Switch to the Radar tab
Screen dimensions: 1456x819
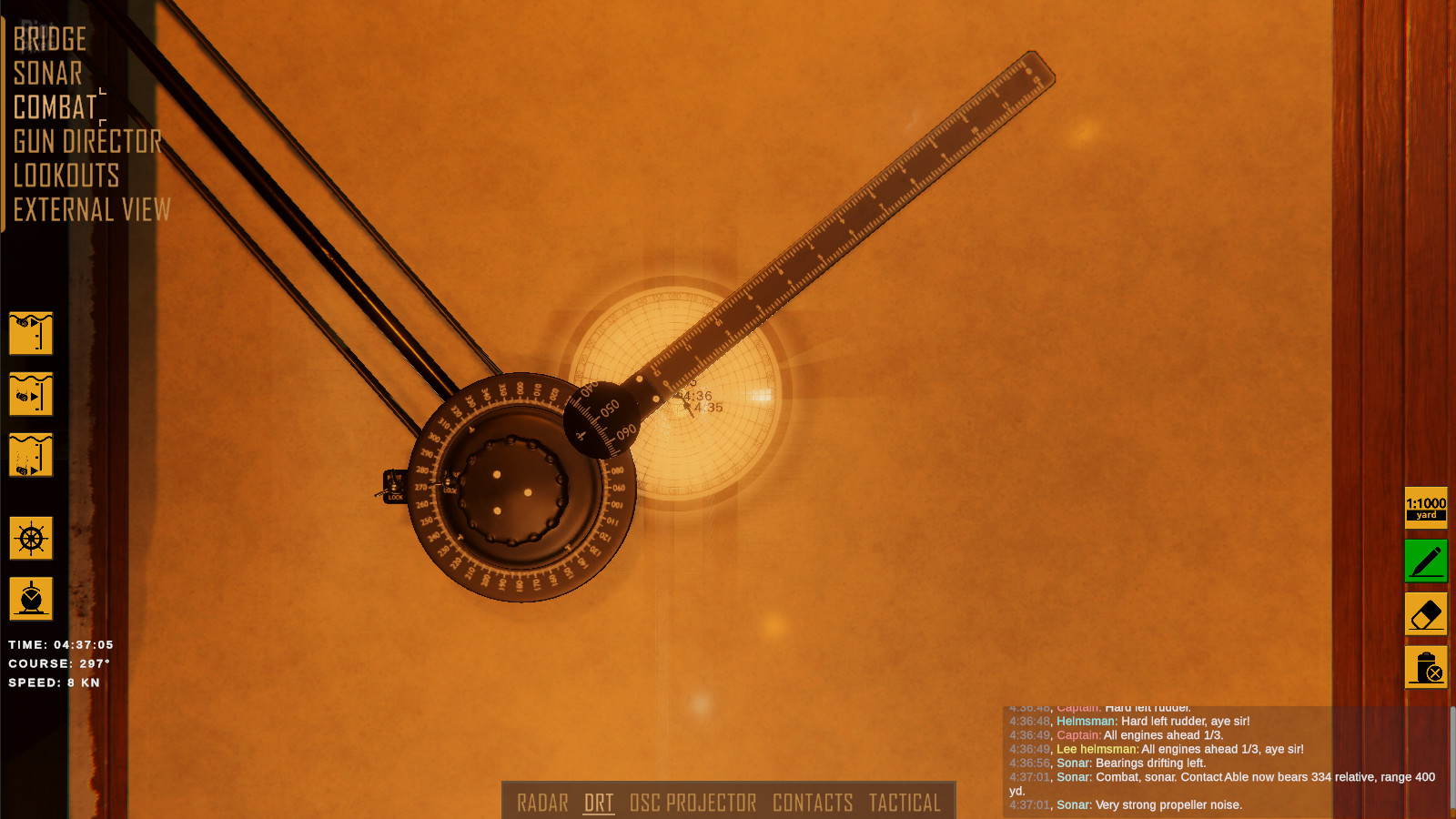click(542, 803)
